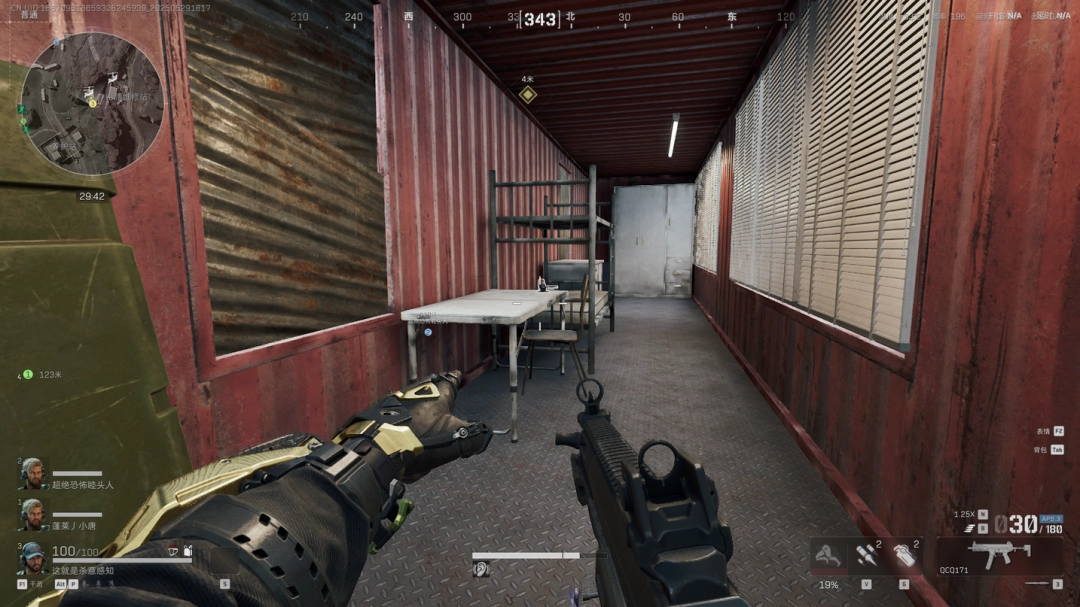Click the ear-shaped hearing indicator icon

(480, 569)
